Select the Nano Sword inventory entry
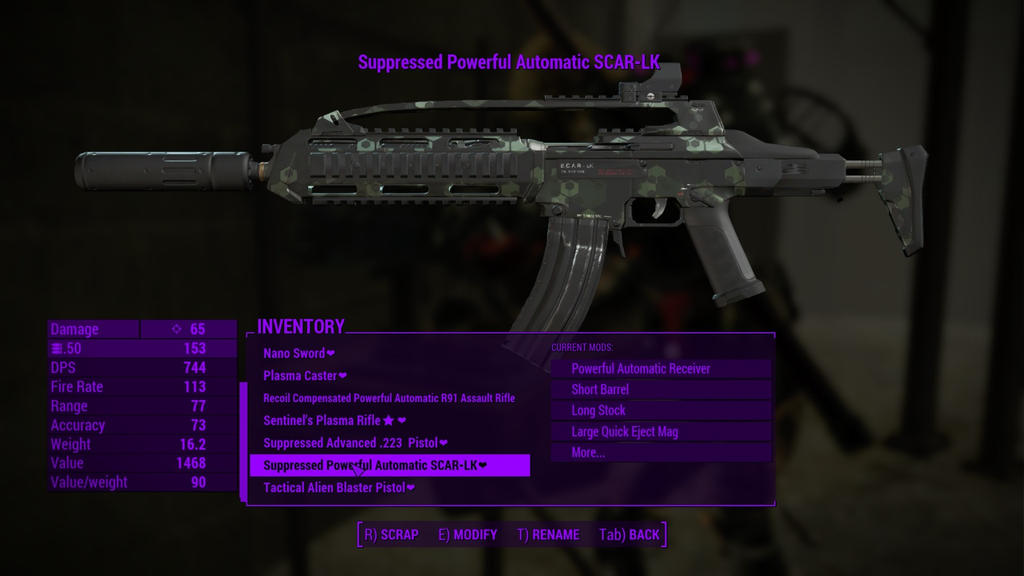 click(298, 353)
